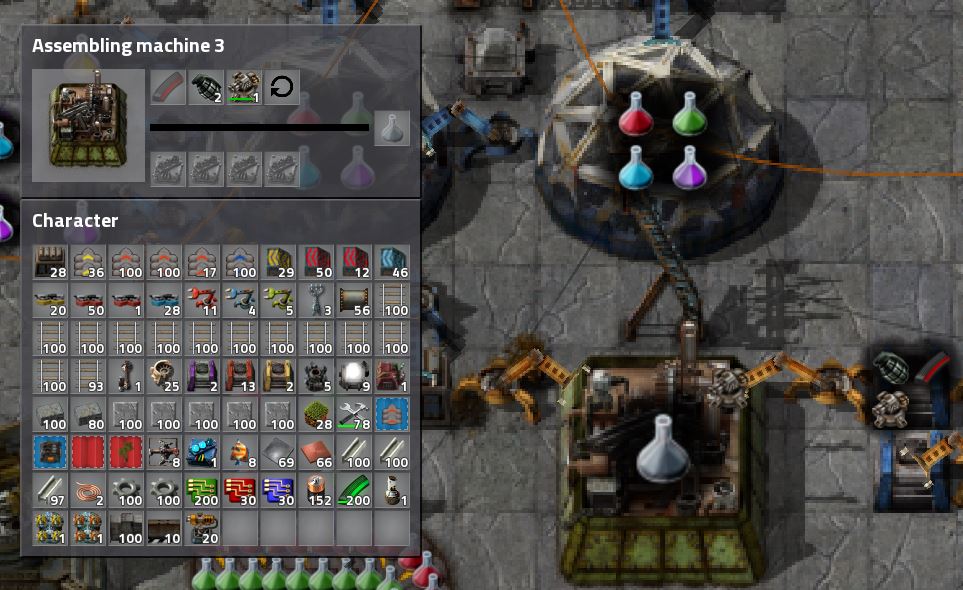The height and width of the screenshot is (590, 963).
Task: Pick the copper cable stack
Action: [x=89, y=490]
